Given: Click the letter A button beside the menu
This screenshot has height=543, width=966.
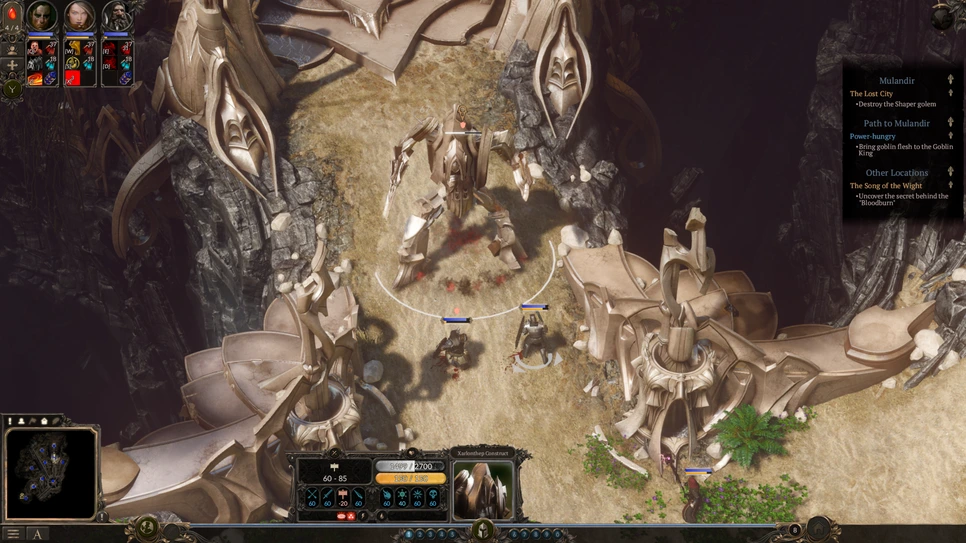Looking at the screenshot, I should coord(38,535).
